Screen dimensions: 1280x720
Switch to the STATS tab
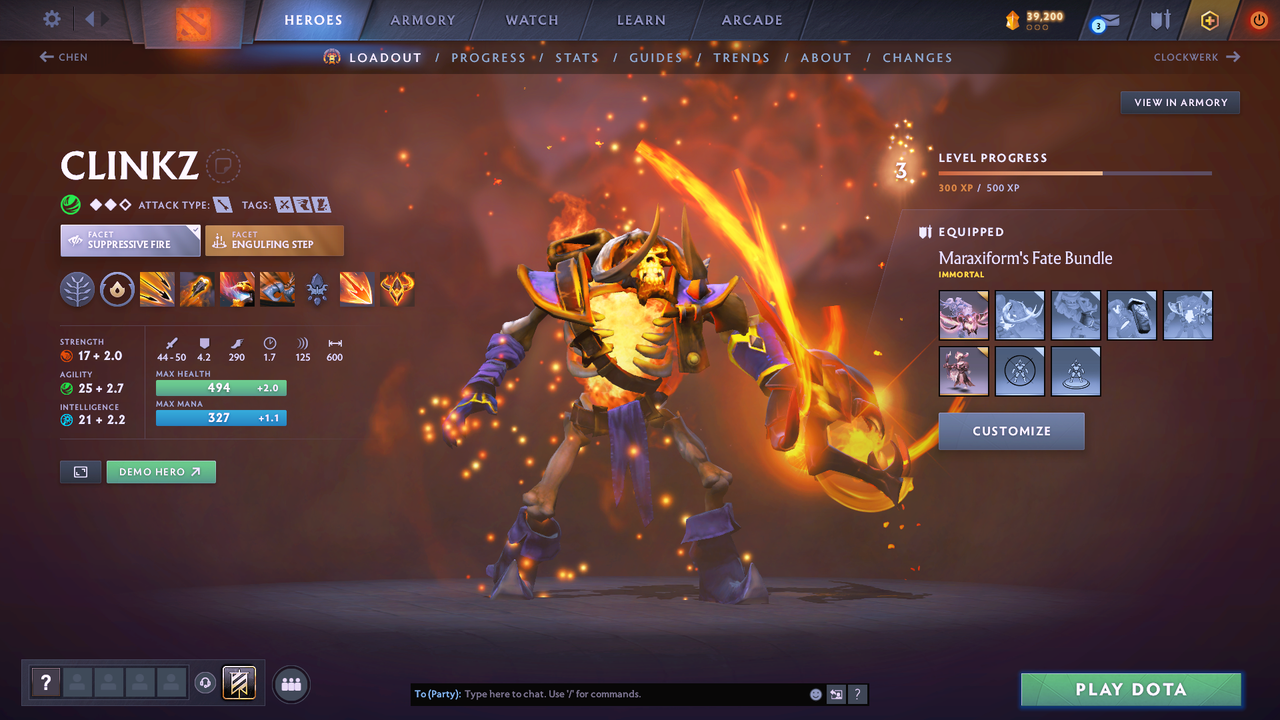pos(577,57)
